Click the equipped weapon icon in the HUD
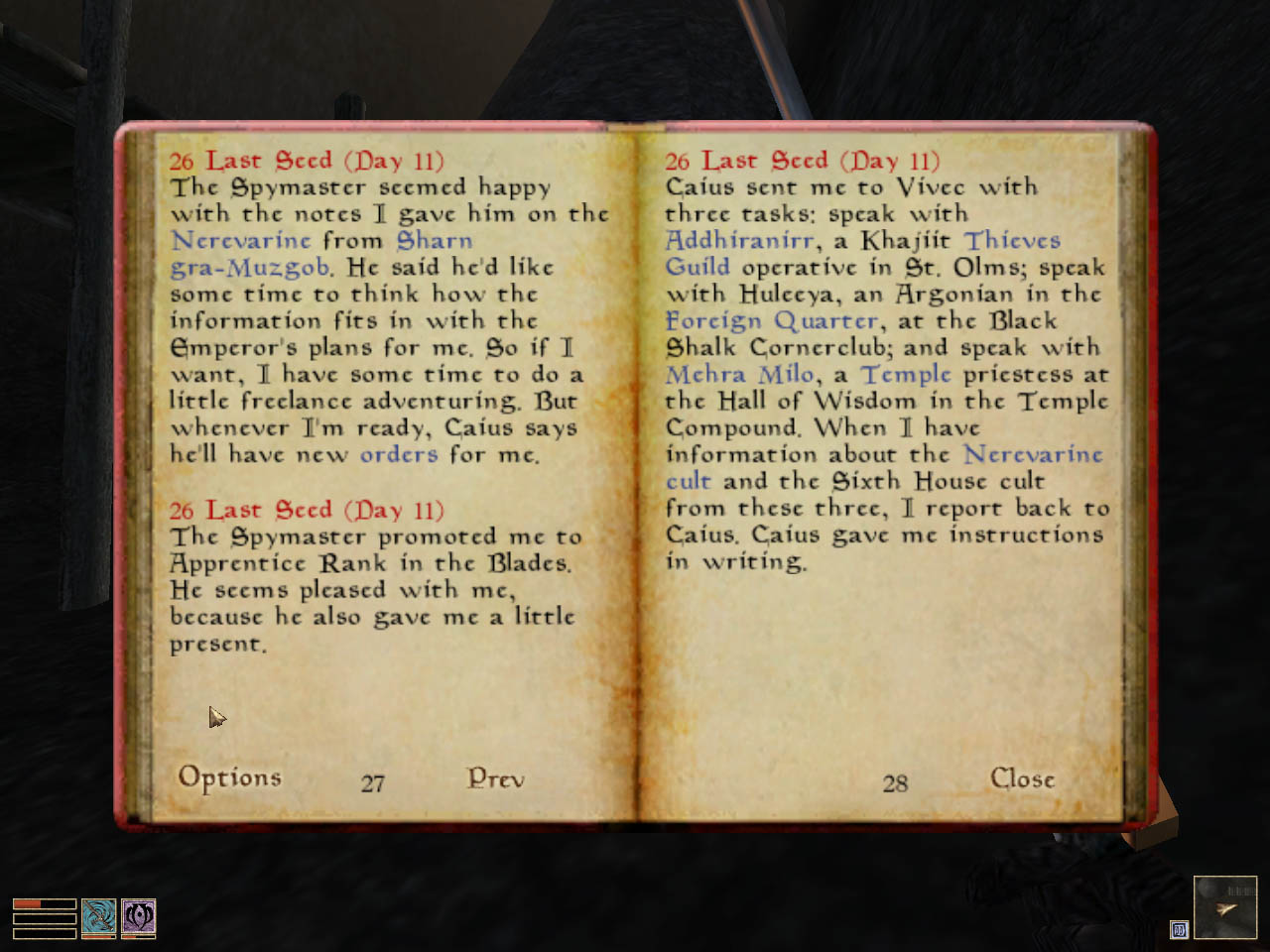 click(98, 919)
